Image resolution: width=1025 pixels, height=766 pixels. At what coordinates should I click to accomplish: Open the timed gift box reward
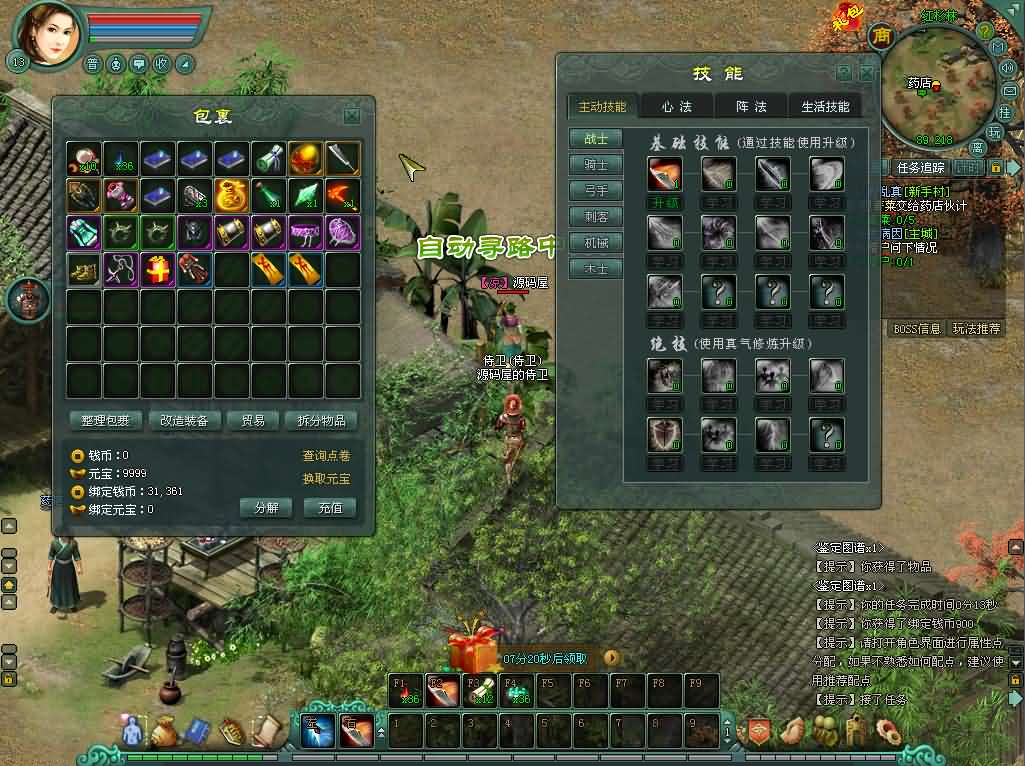pyautogui.click(x=472, y=653)
